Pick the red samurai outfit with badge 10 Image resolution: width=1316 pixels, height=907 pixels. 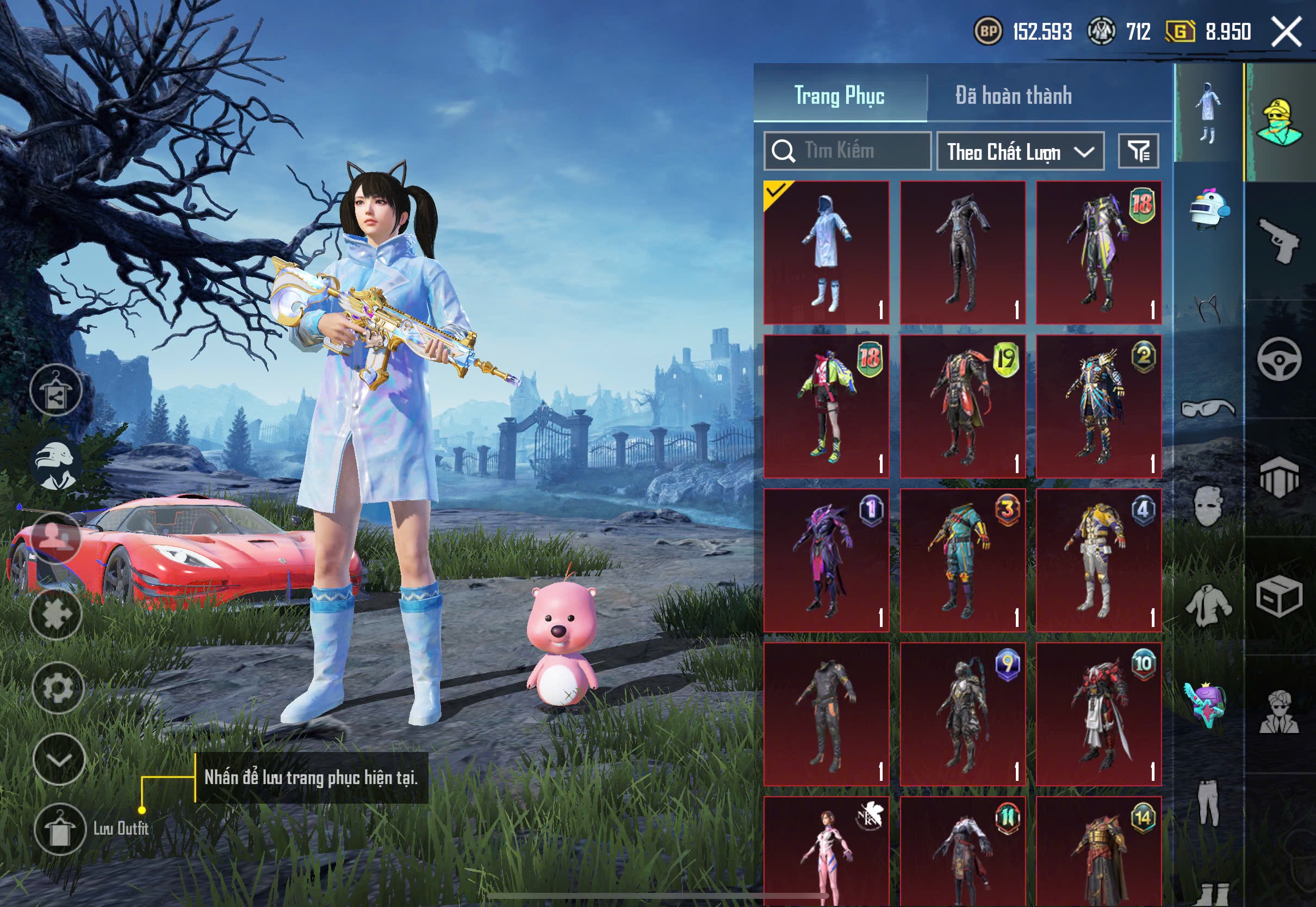click(1098, 715)
